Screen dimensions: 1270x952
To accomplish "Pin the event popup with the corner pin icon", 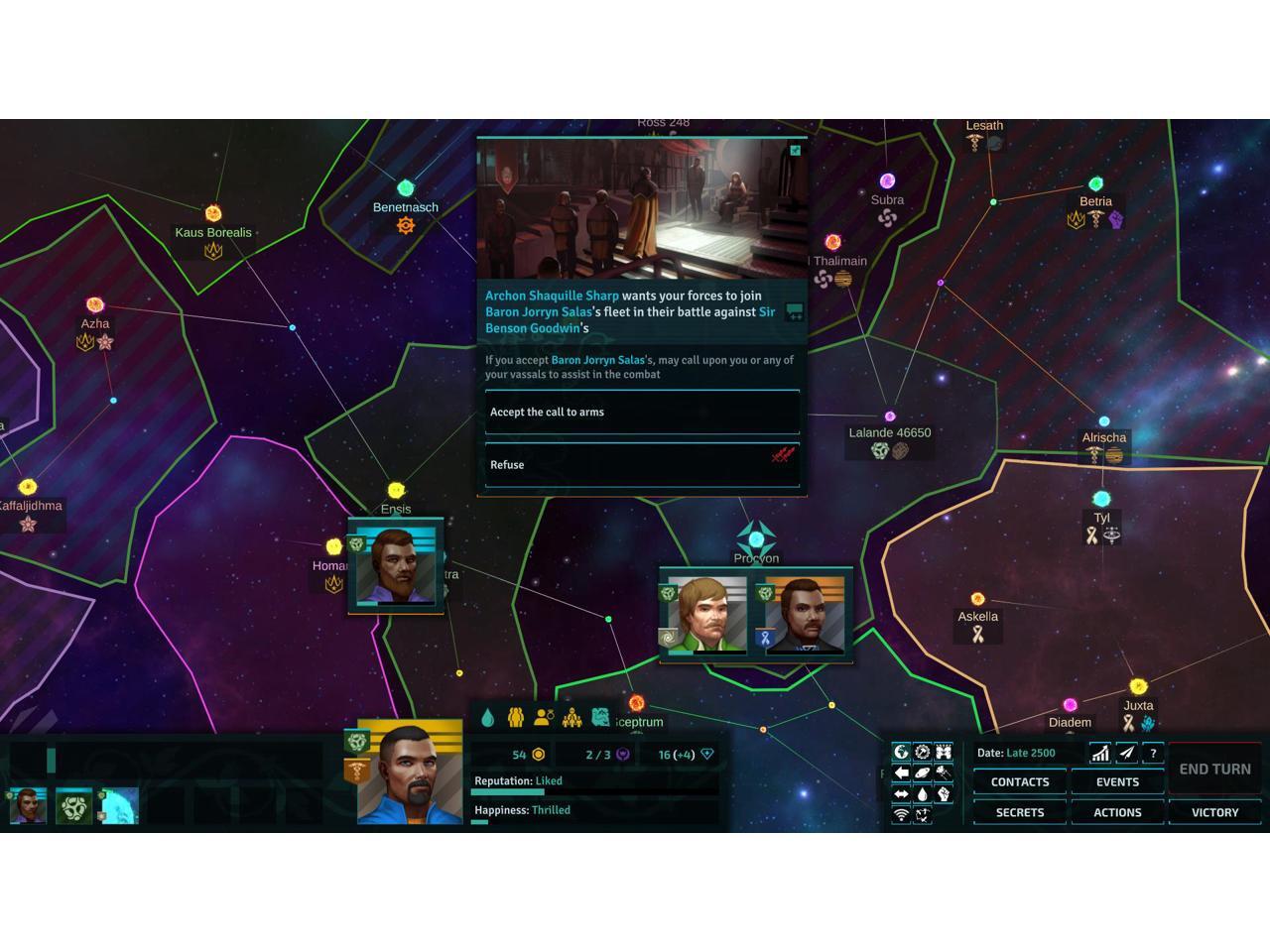I will [795, 151].
